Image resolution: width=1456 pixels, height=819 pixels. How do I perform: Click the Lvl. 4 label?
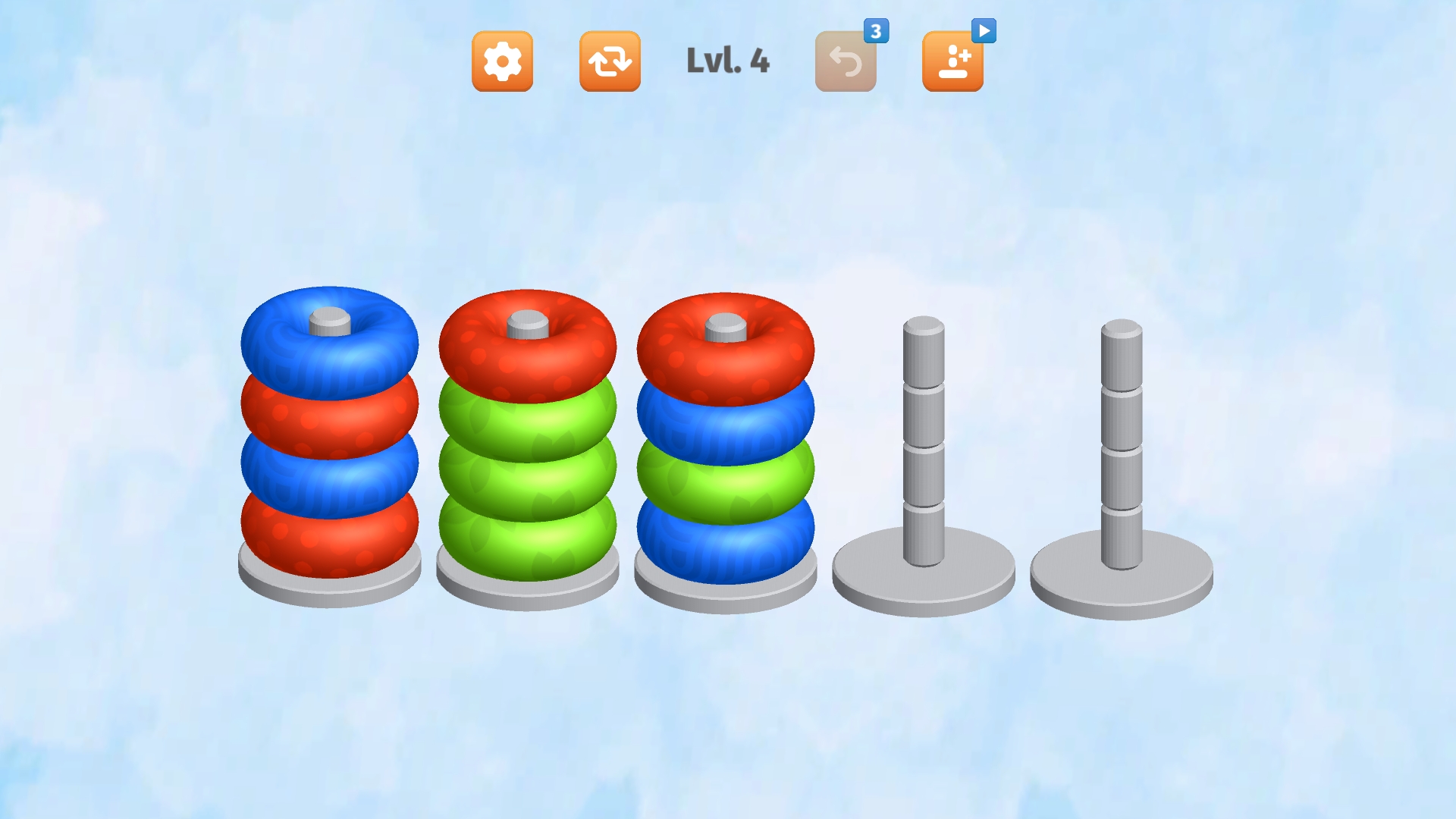click(726, 63)
